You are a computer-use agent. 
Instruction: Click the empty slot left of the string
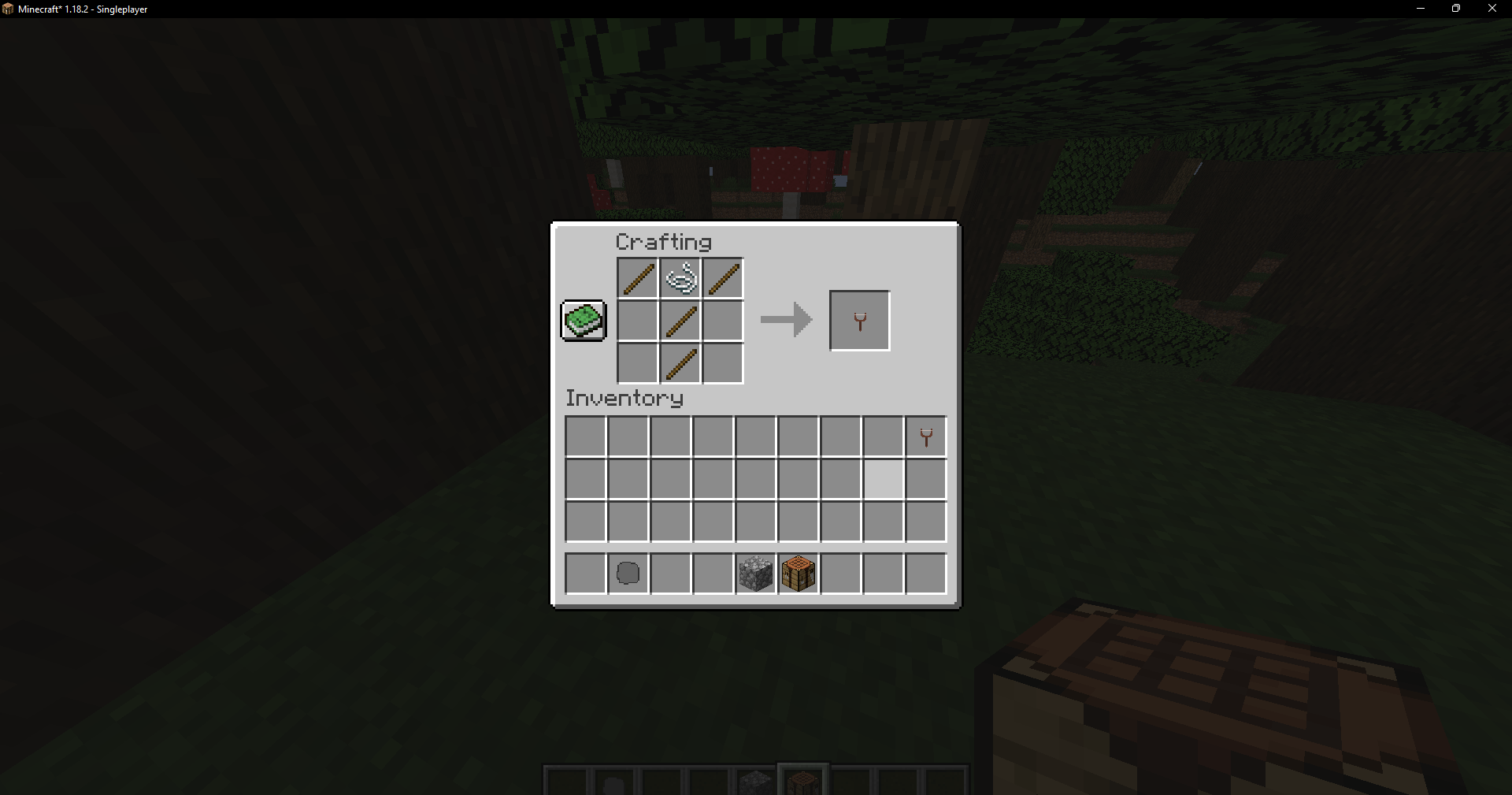tap(636, 320)
